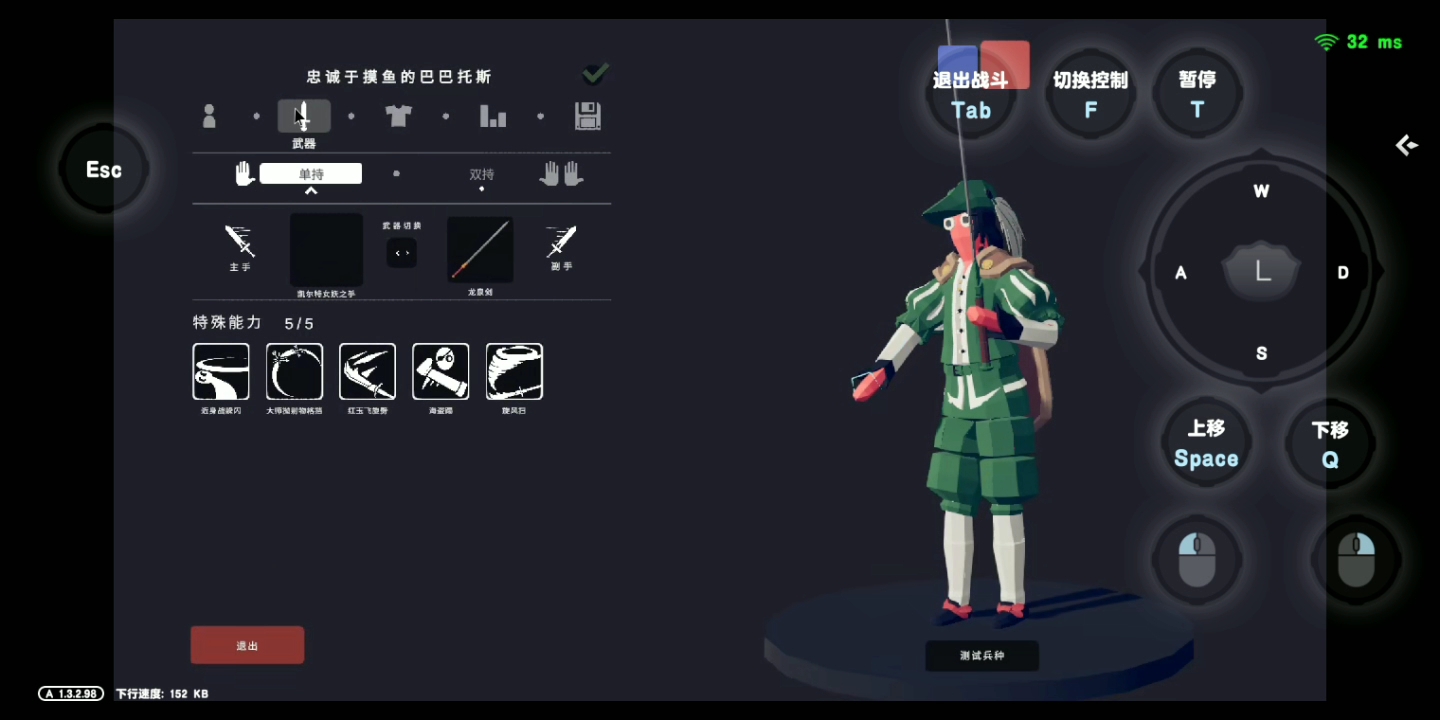Select the 主手 main hand weapon icon
1440x720 pixels.
240,243
